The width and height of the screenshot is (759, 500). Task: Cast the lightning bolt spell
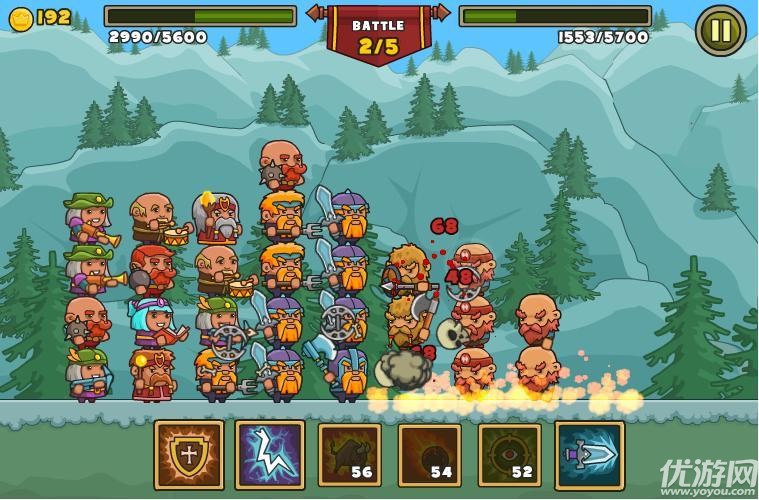pyautogui.click(x=269, y=455)
